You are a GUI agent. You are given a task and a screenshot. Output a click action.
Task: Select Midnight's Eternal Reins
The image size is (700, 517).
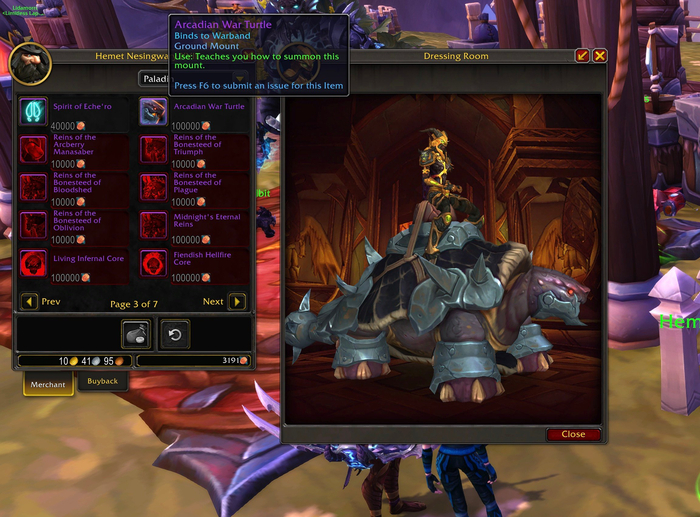[x=154, y=225]
